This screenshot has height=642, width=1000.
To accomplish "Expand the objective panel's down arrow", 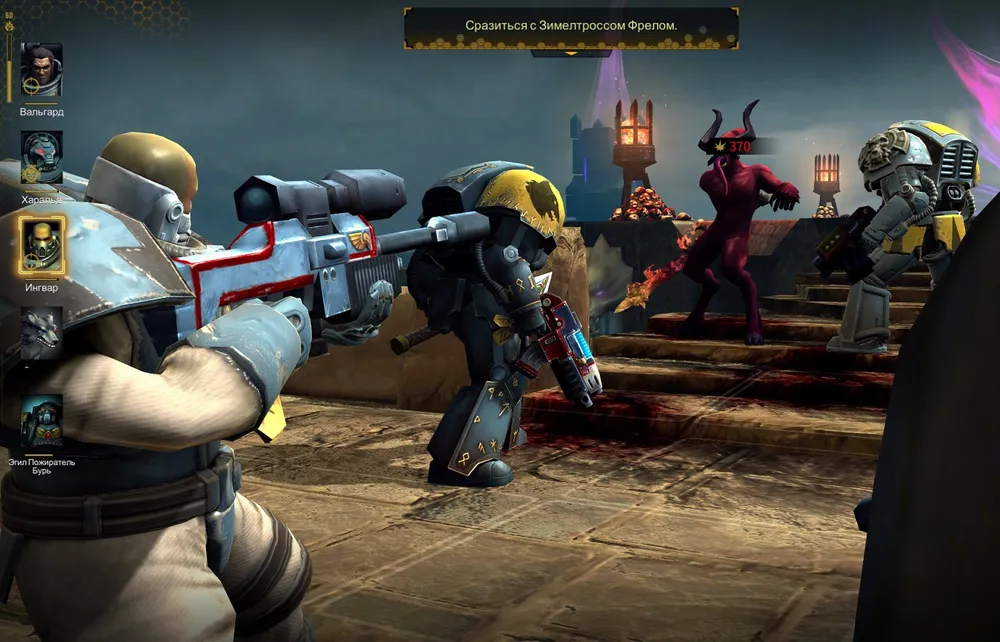I will point(571,54).
